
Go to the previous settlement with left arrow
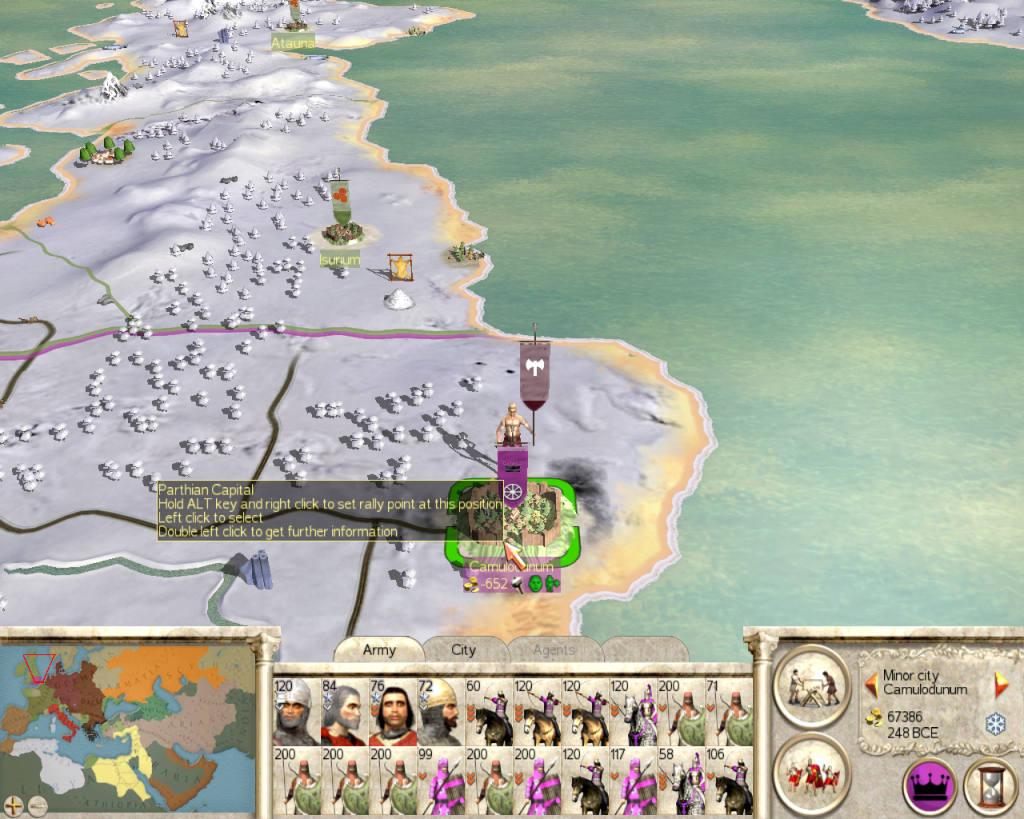click(871, 684)
